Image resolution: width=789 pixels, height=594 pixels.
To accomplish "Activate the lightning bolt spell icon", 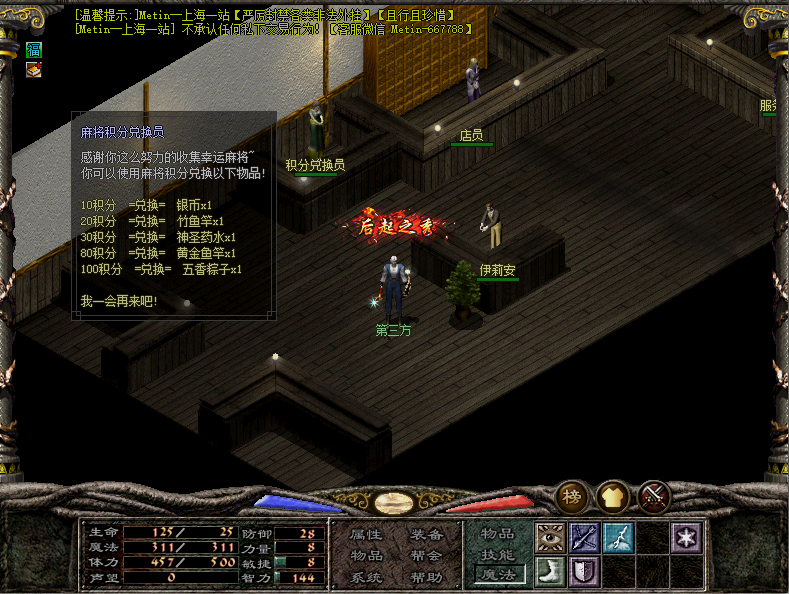I will (x=618, y=538).
